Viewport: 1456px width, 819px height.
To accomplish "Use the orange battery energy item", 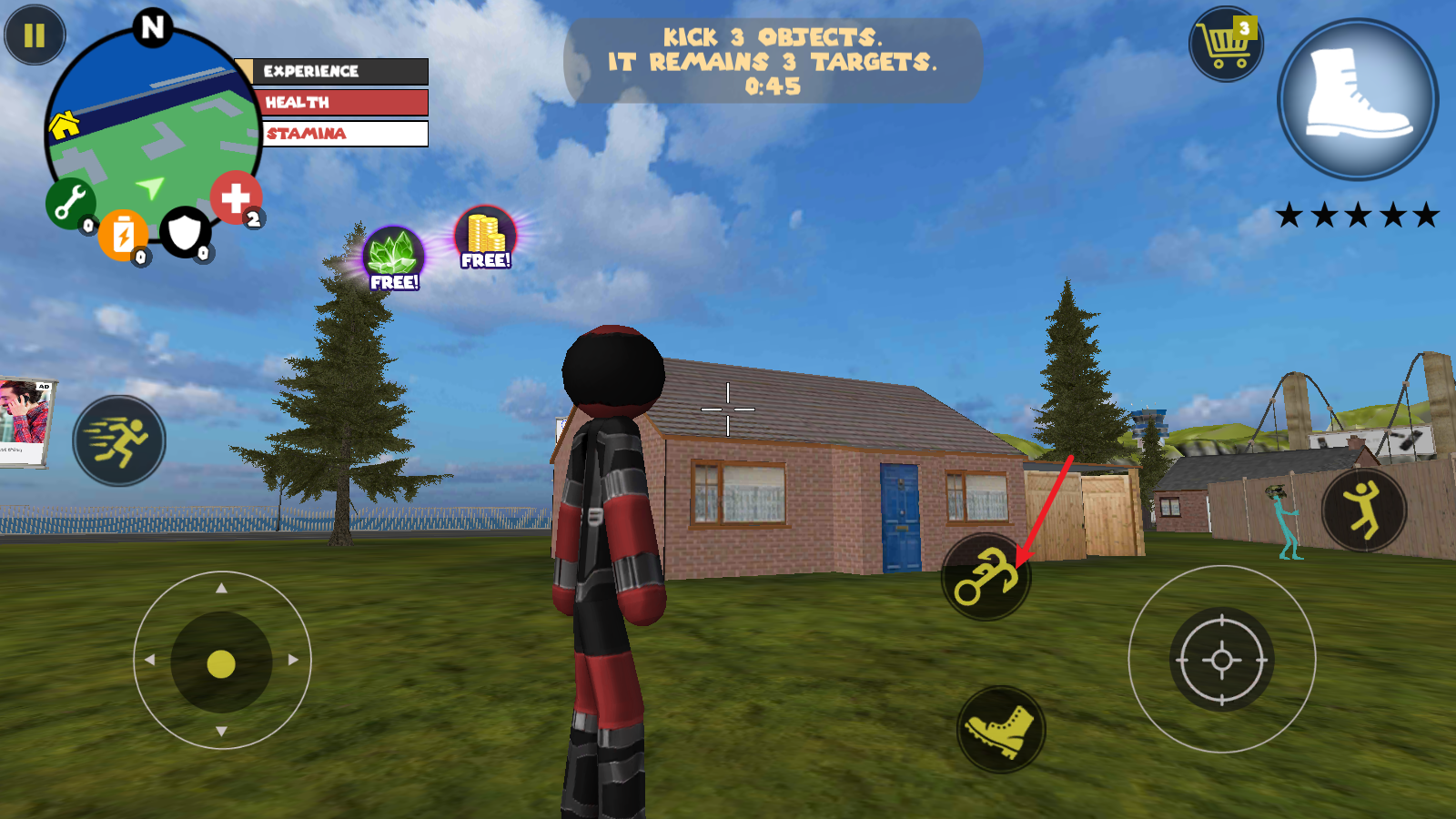I will [123, 235].
